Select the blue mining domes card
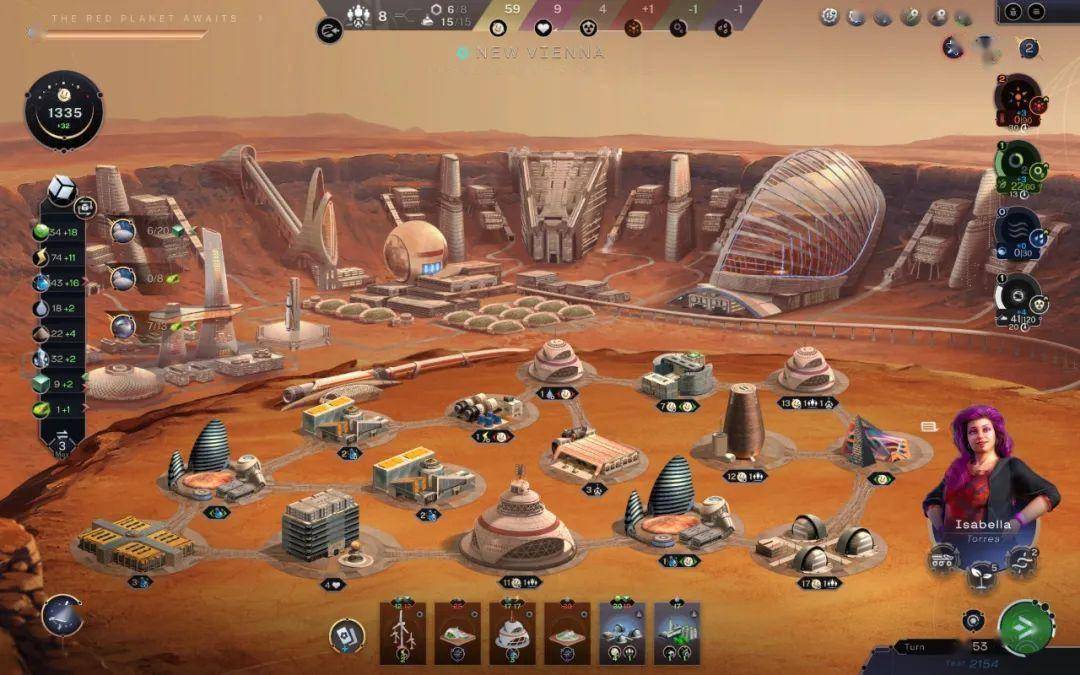The width and height of the screenshot is (1080, 675). (622, 633)
